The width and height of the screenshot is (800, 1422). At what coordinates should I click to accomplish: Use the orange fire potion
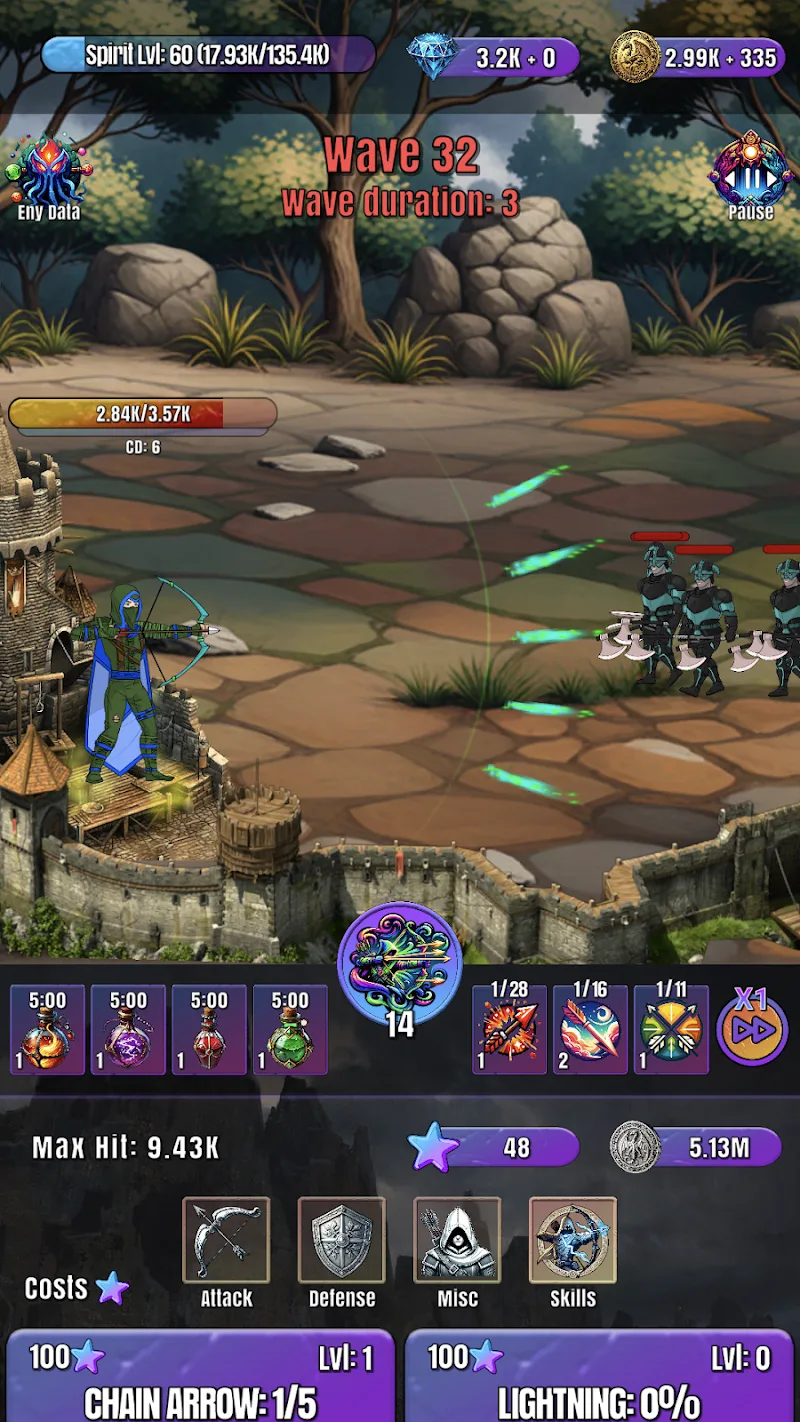pos(47,1030)
